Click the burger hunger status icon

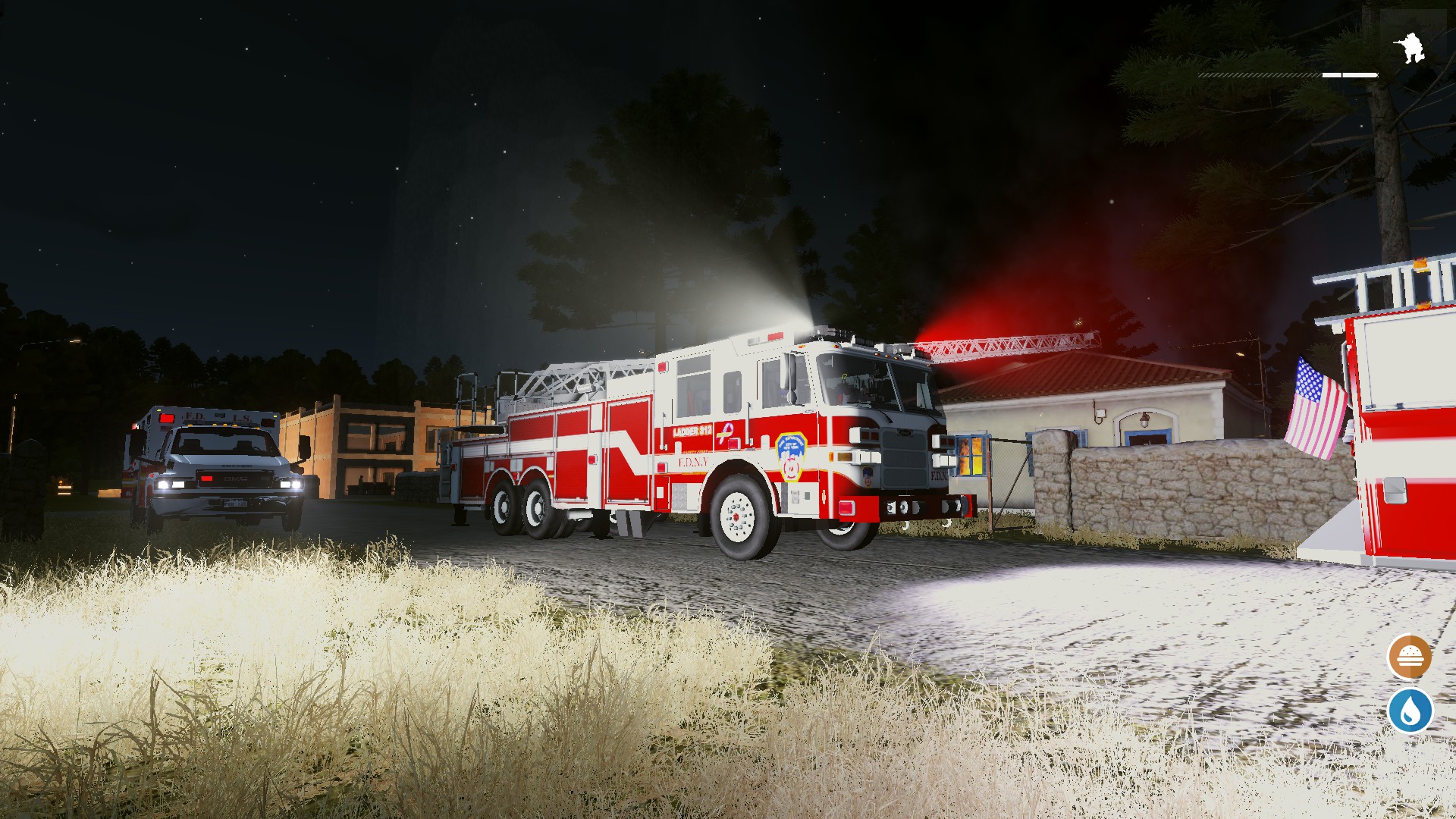[x=1410, y=657]
